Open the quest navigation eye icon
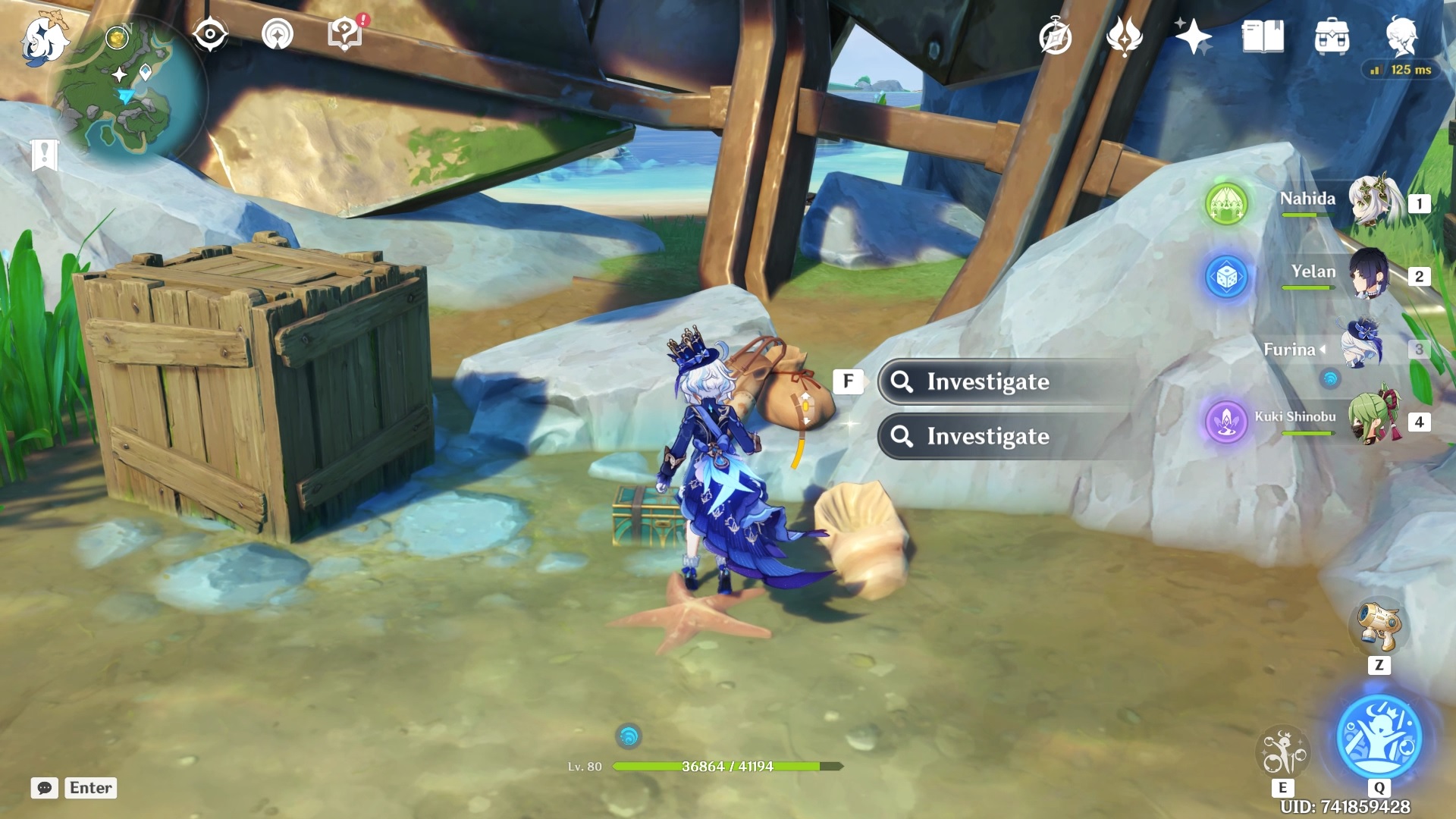This screenshot has width=1456, height=819. 210,34
